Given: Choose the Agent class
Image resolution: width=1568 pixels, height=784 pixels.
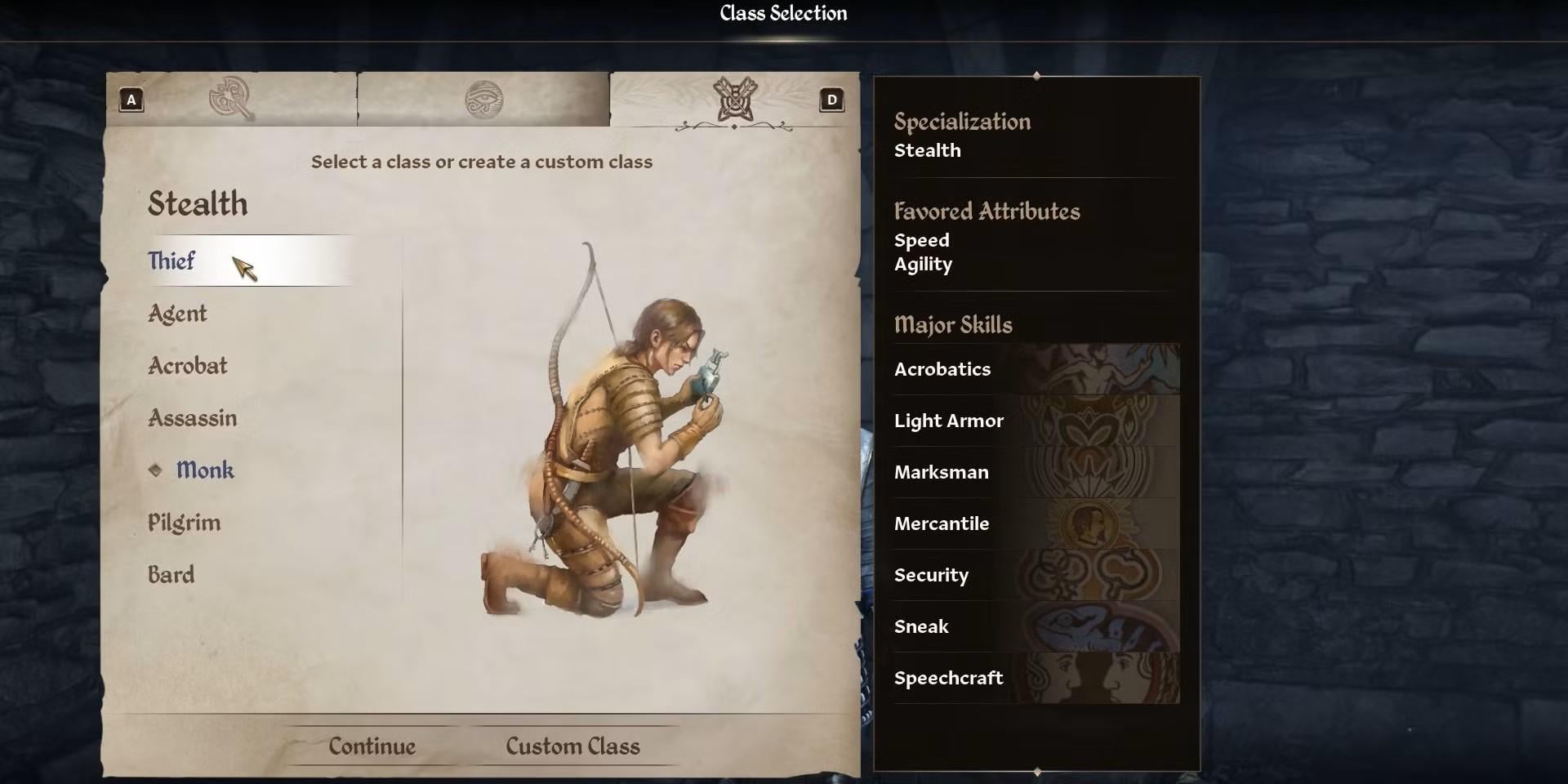Looking at the screenshot, I should pos(177,314).
